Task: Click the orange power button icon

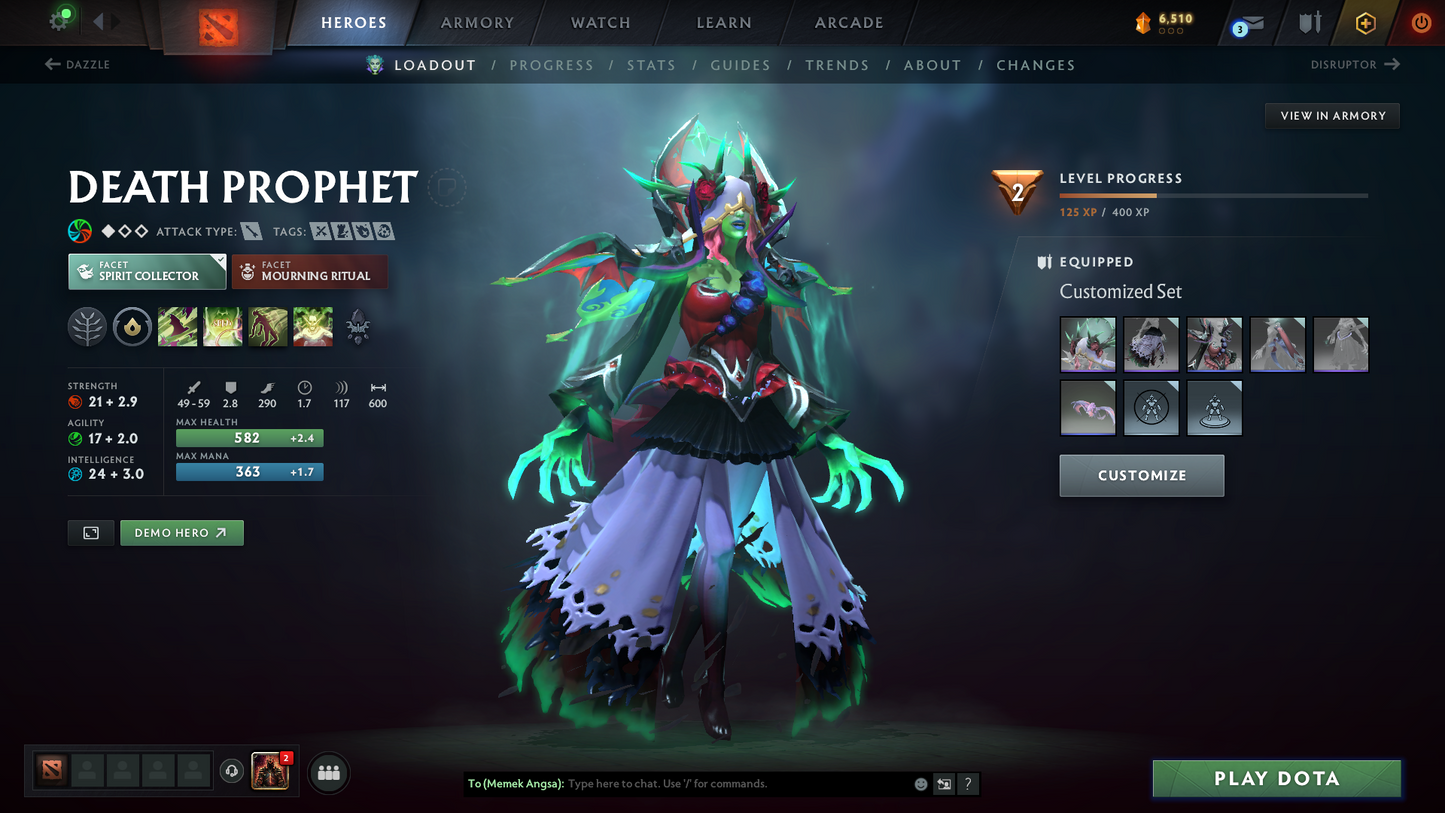Action: coord(1421,22)
